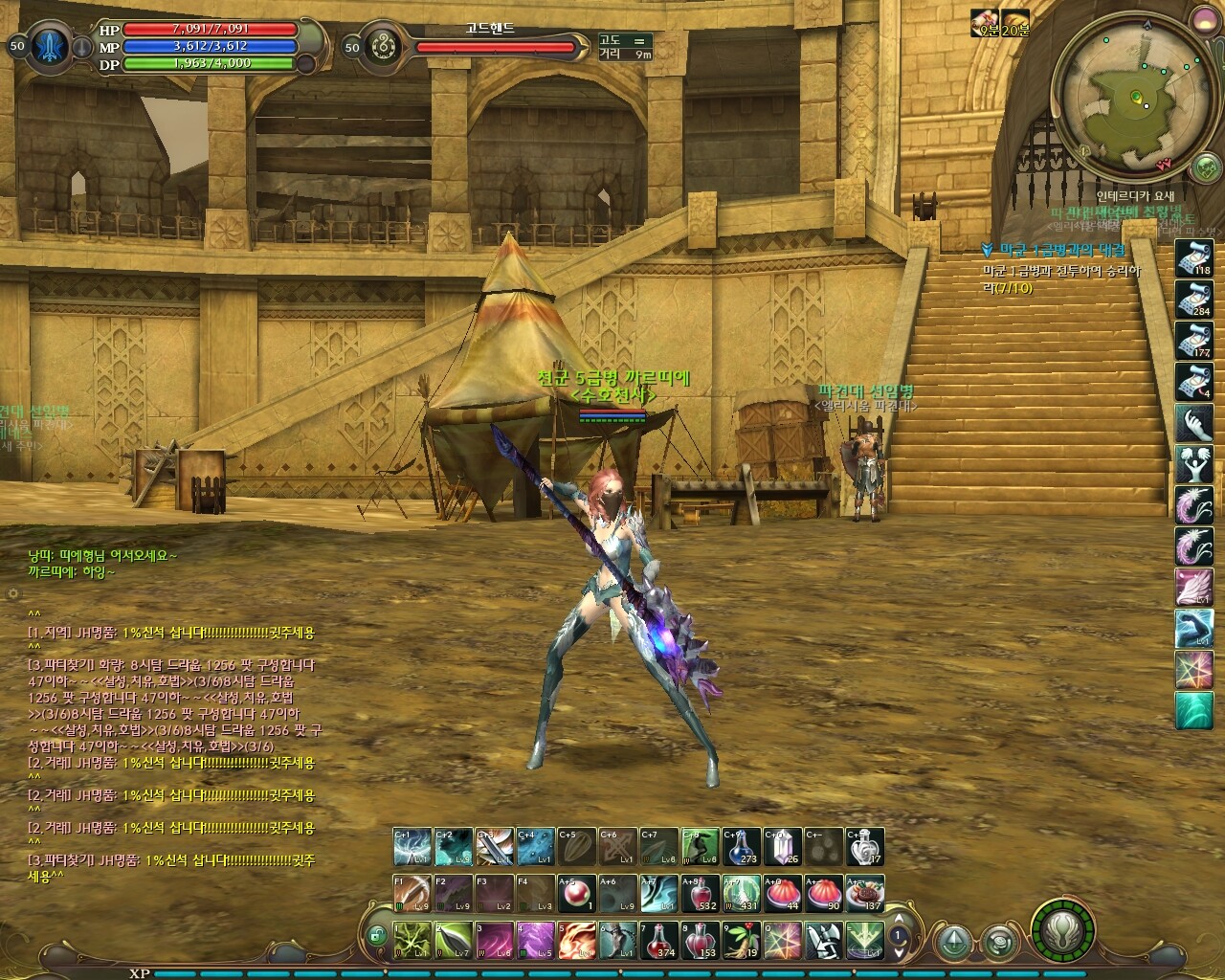Activate the fire swirl skill in slot 5

(x=576, y=940)
